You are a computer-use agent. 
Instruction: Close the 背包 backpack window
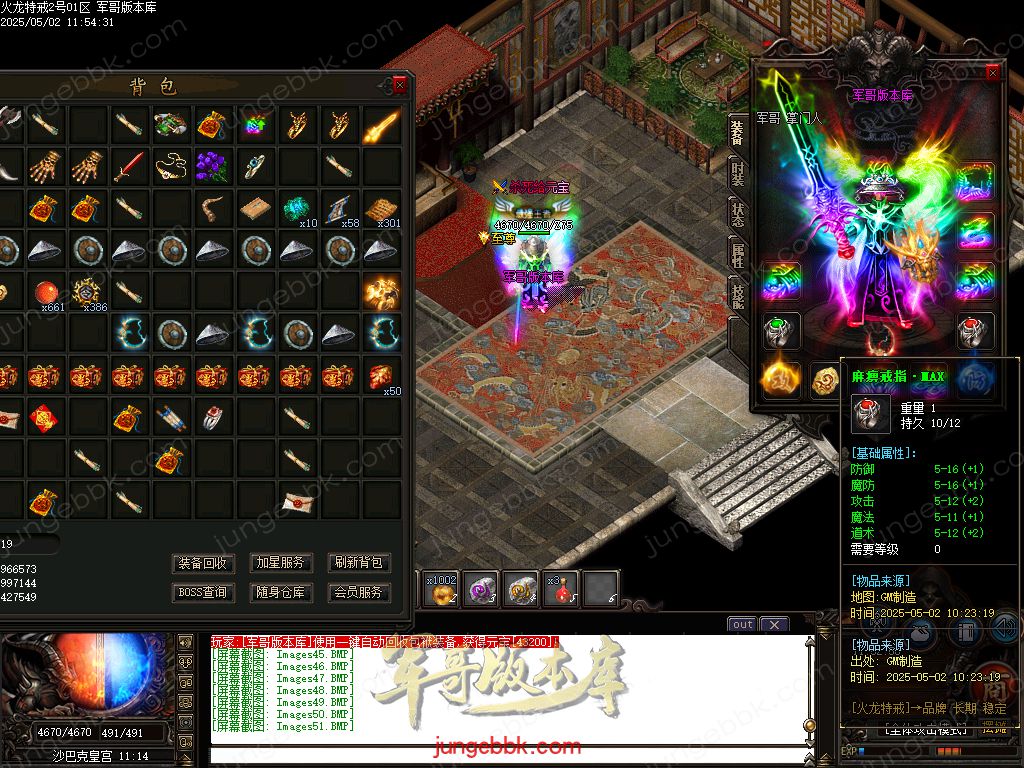click(400, 85)
